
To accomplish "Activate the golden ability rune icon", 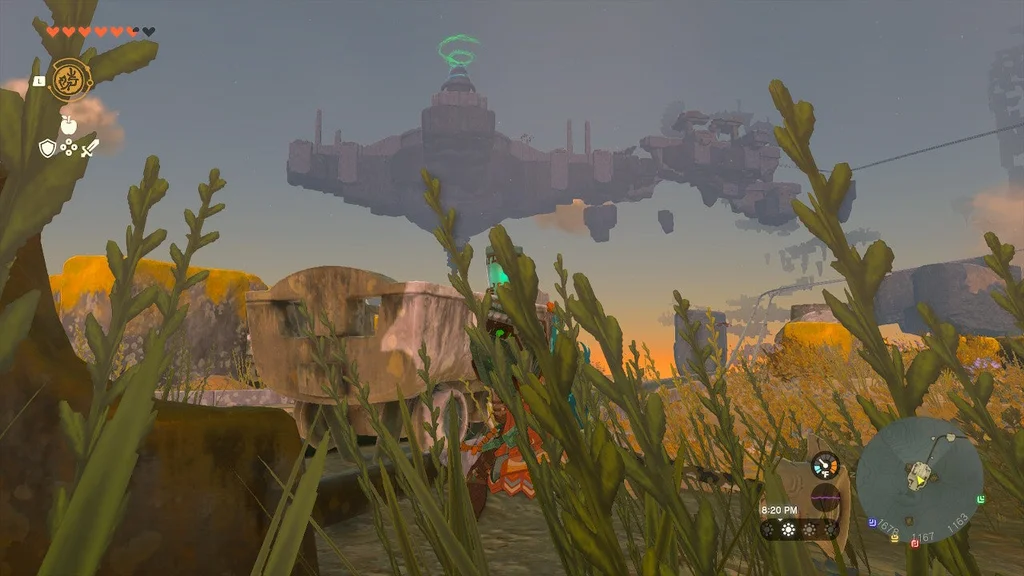I will 70,79.
